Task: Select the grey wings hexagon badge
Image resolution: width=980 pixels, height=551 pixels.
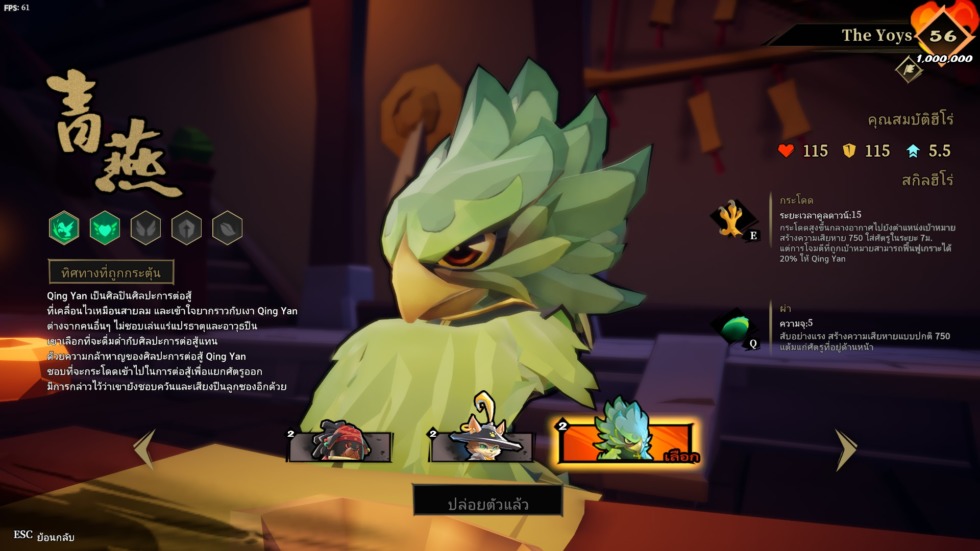Action: pos(146,228)
